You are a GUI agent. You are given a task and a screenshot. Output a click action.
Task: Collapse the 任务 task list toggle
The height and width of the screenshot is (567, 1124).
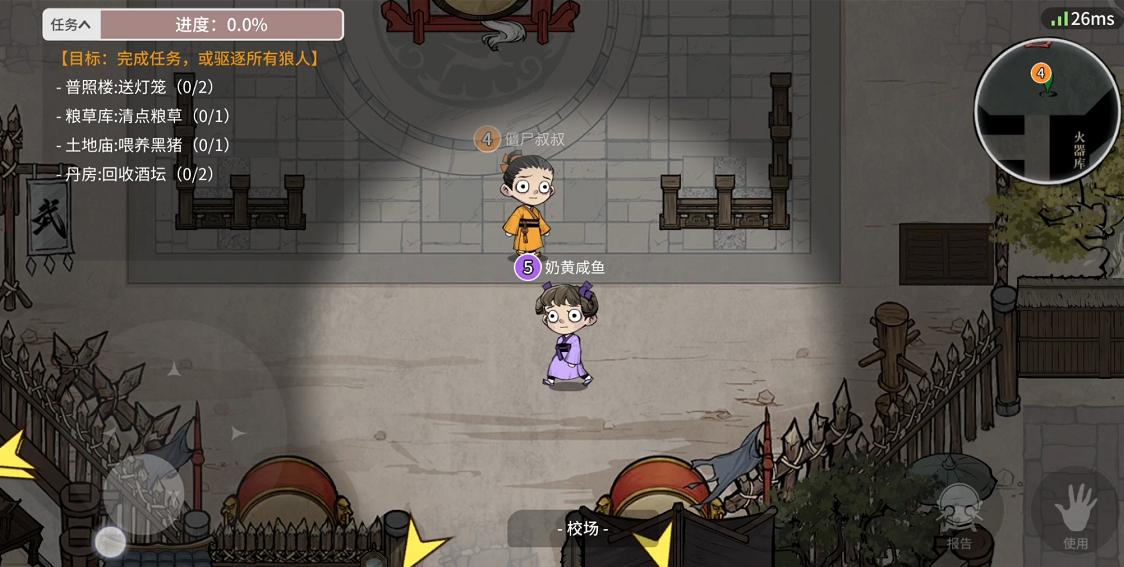point(71,25)
